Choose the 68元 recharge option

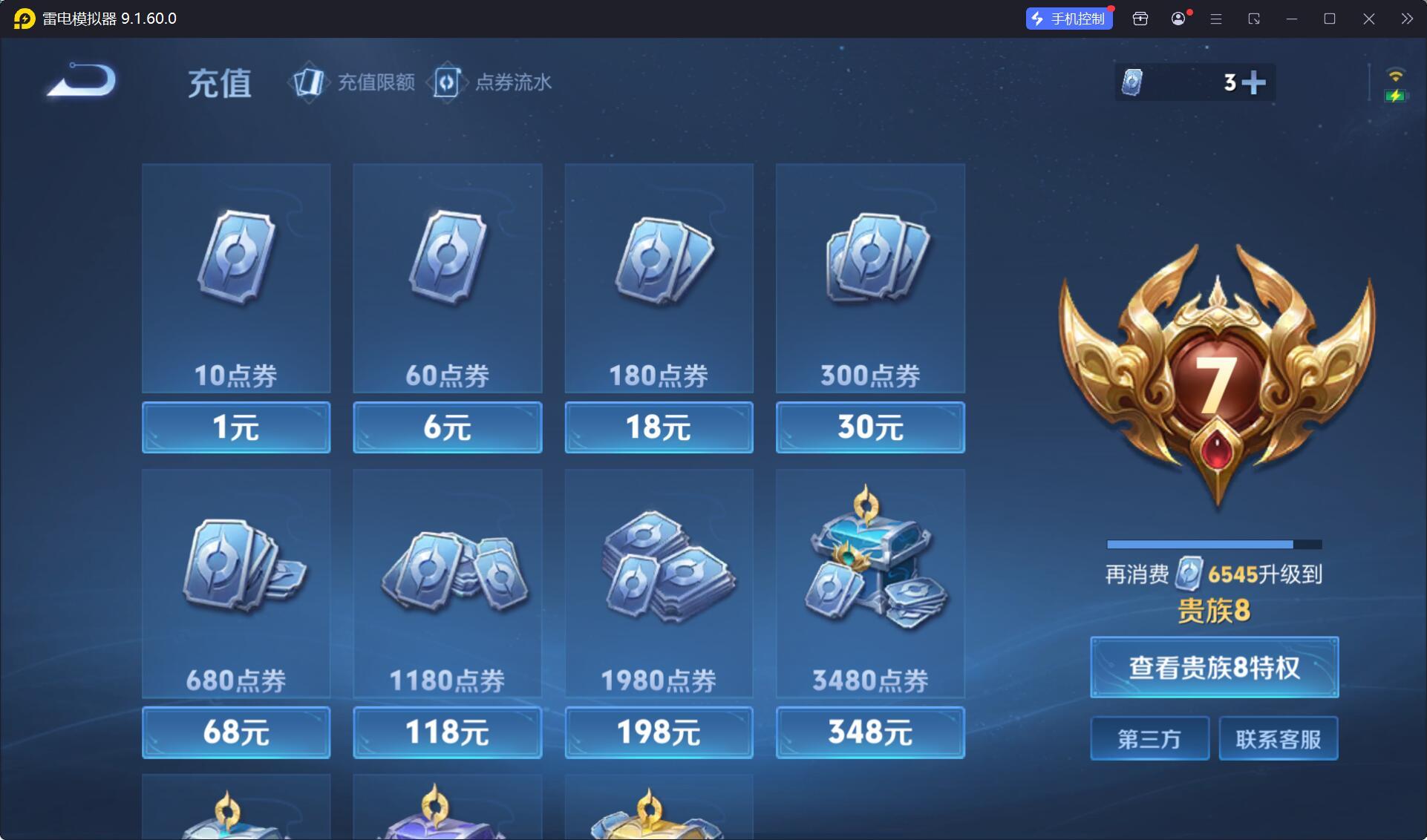coord(236,732)
